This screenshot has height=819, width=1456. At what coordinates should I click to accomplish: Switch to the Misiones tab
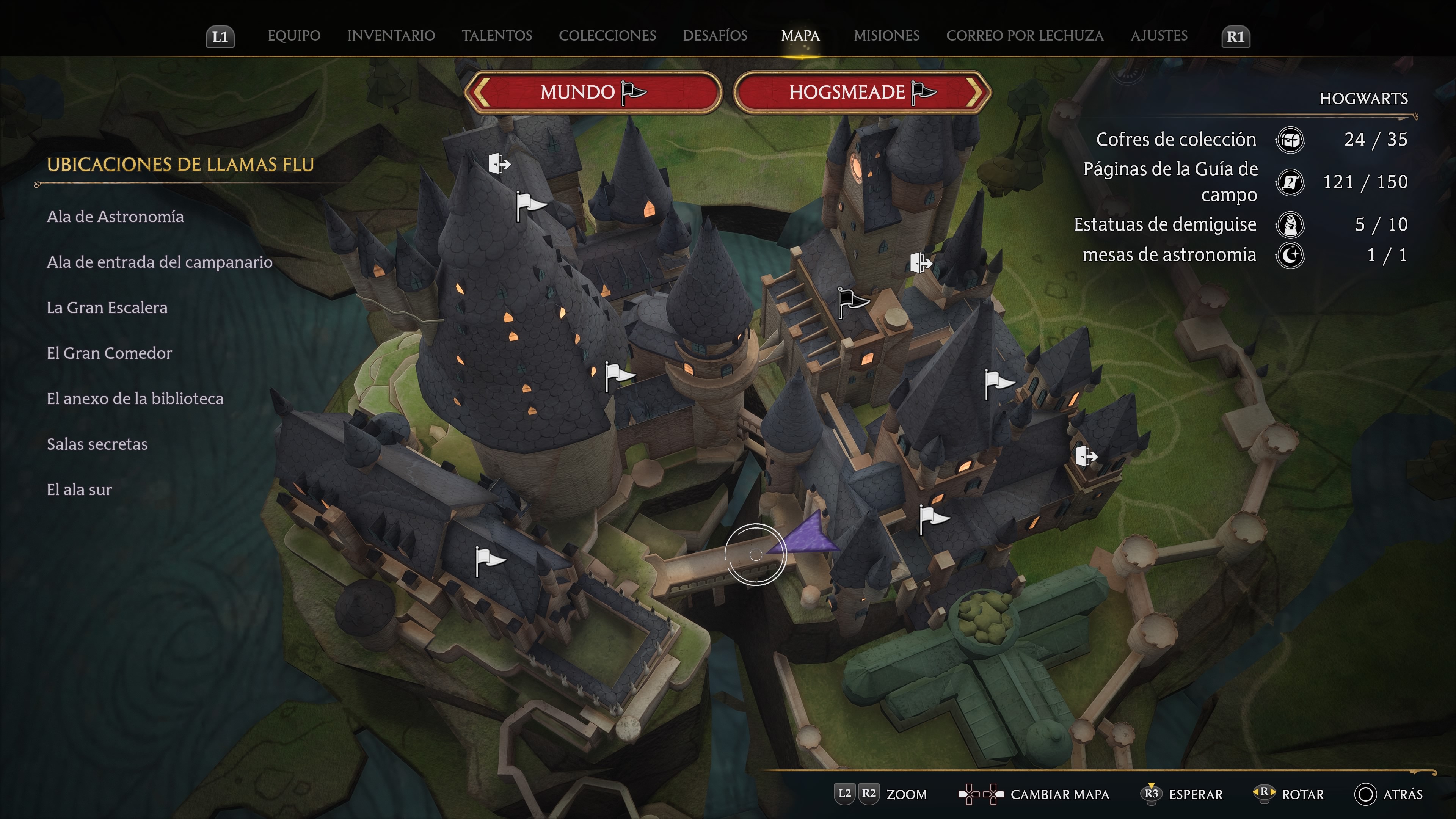tap(886, 36)
